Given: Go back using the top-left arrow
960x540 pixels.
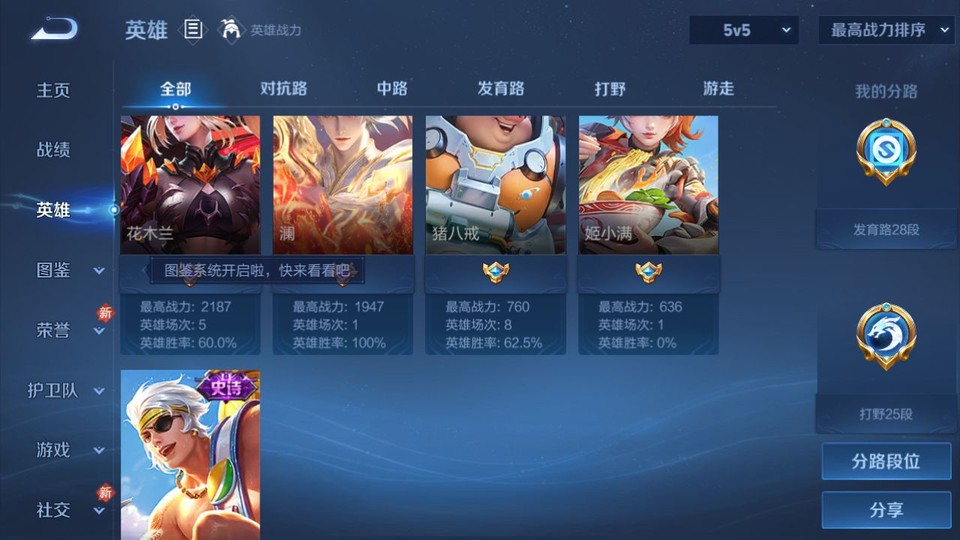Looking at the screenshot, I should pyautogui.click(x=54, y=30).
